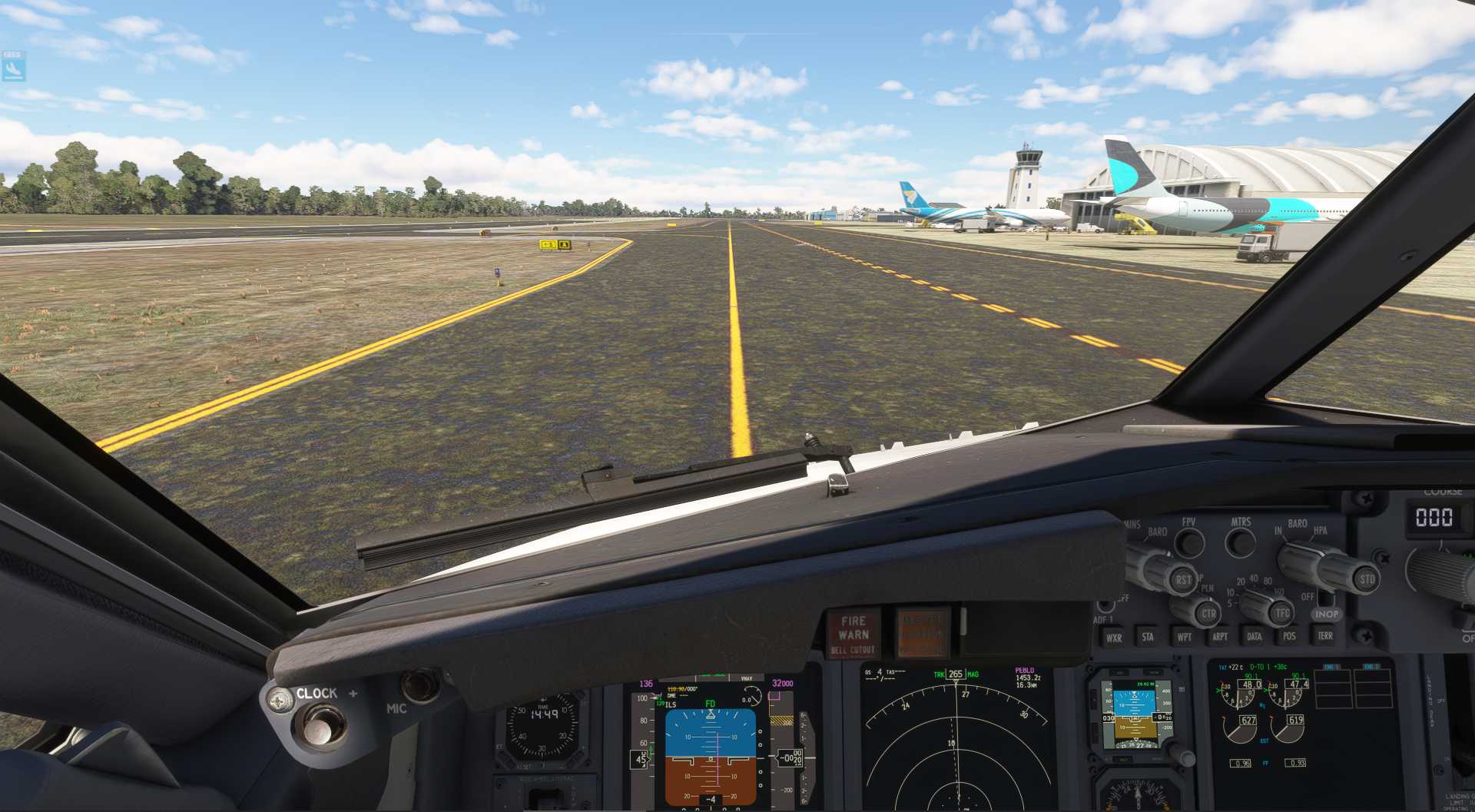This screenshot has width=1475, height=812.
Task: Show stations with the STA button
Action: 1148,637
